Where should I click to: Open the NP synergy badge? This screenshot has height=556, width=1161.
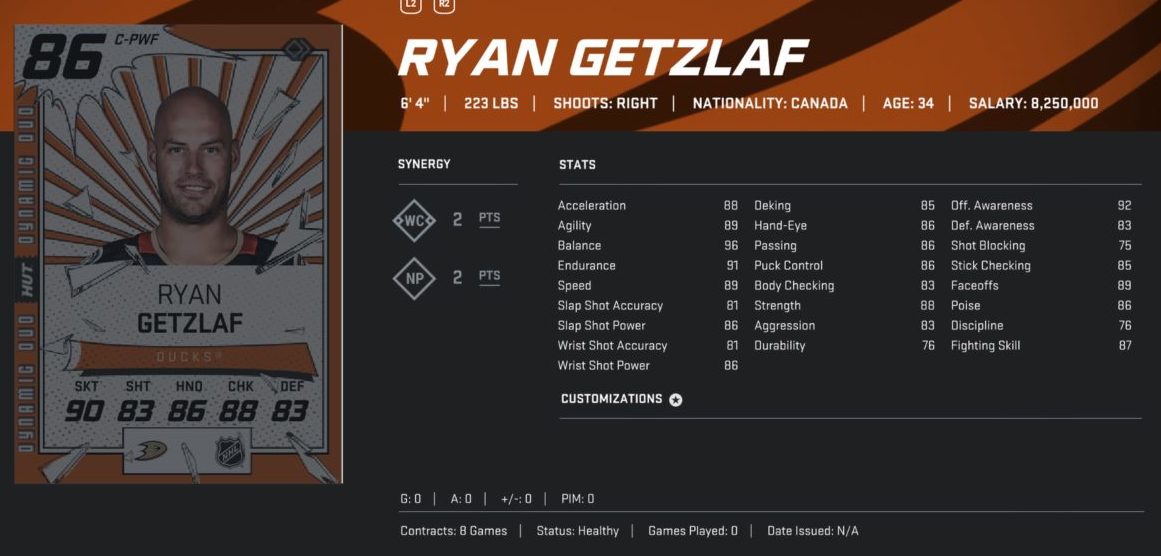[x=414, y=278]
